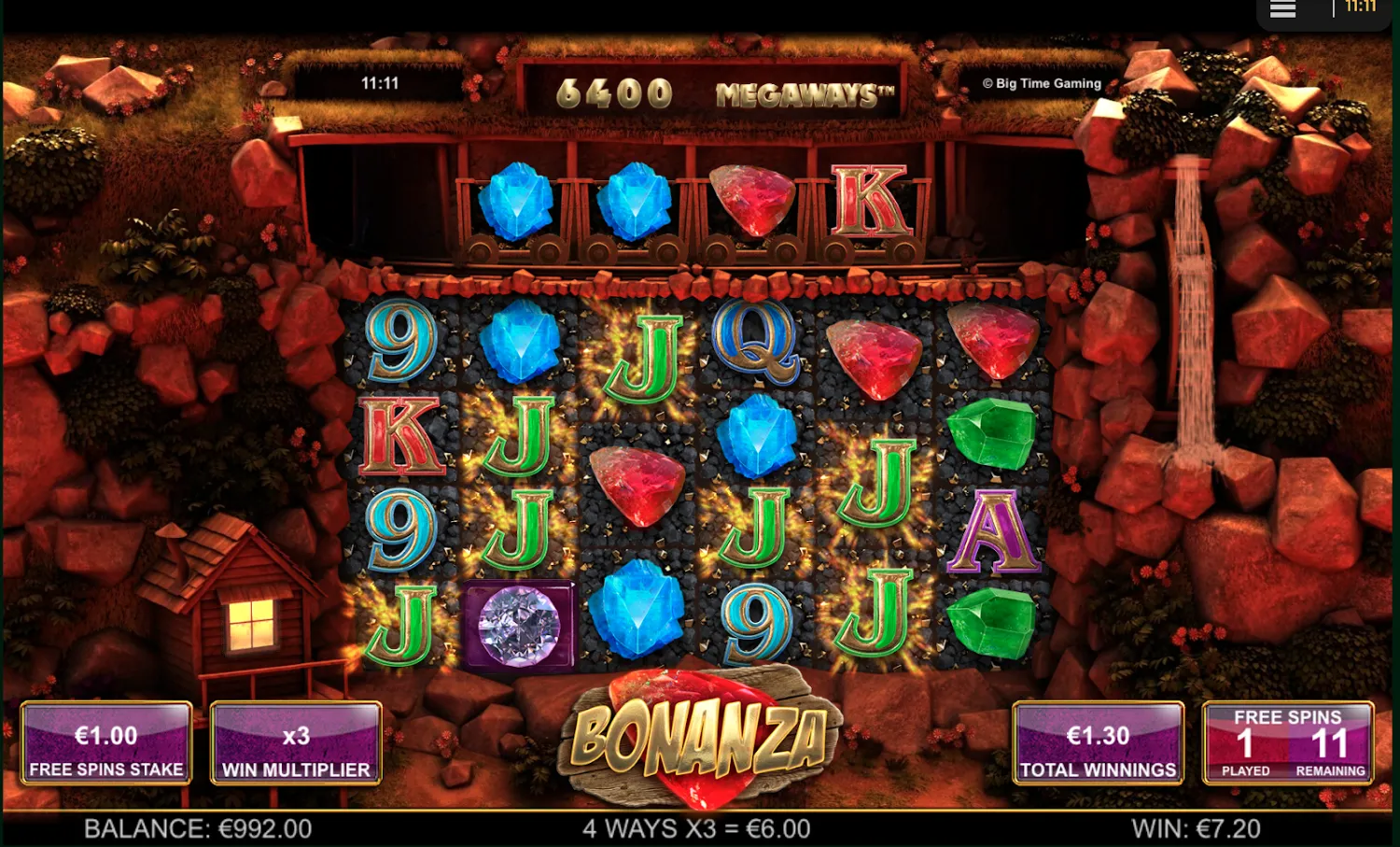
Task: Open the Free Spins Stake panel
Action: click(105, 742)
